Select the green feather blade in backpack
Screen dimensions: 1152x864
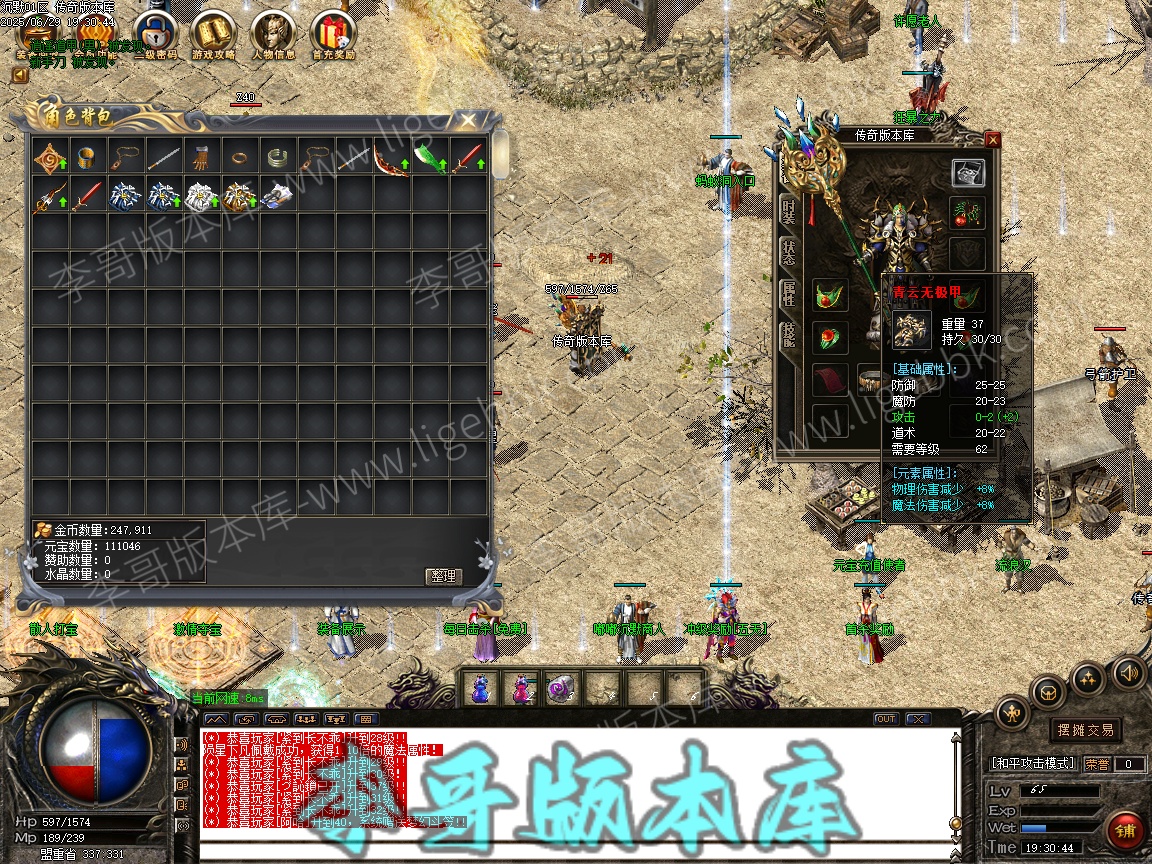point(429,158)
